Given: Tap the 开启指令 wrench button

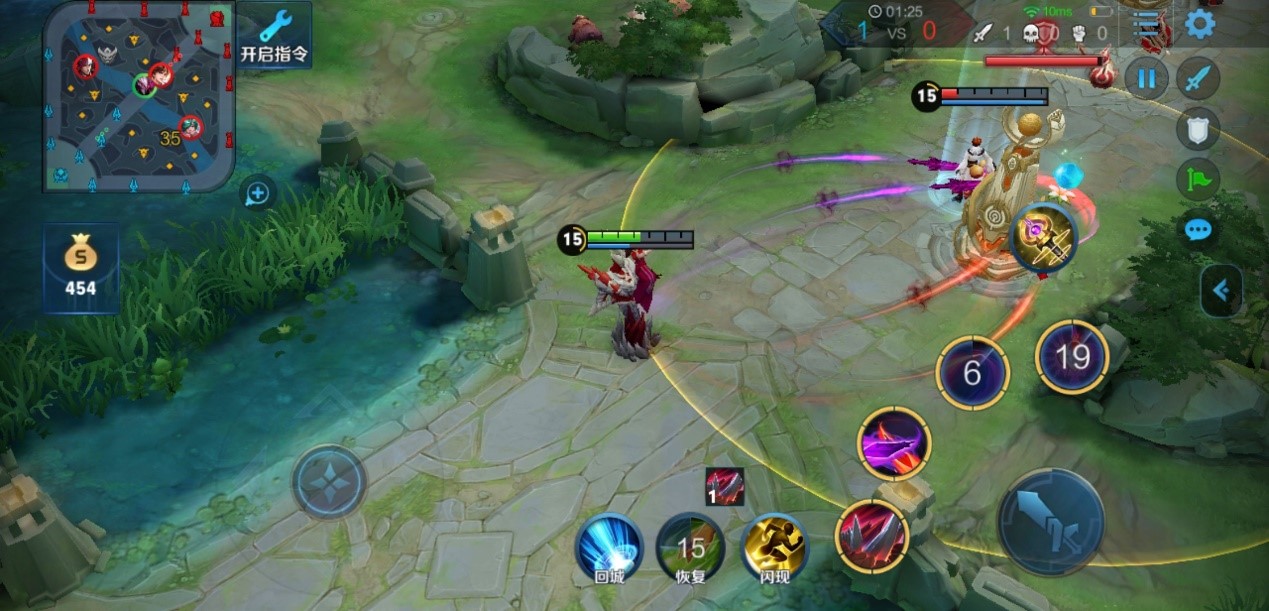Looking at the screenshot, I should pyautogui.click(x=275, y=34).
